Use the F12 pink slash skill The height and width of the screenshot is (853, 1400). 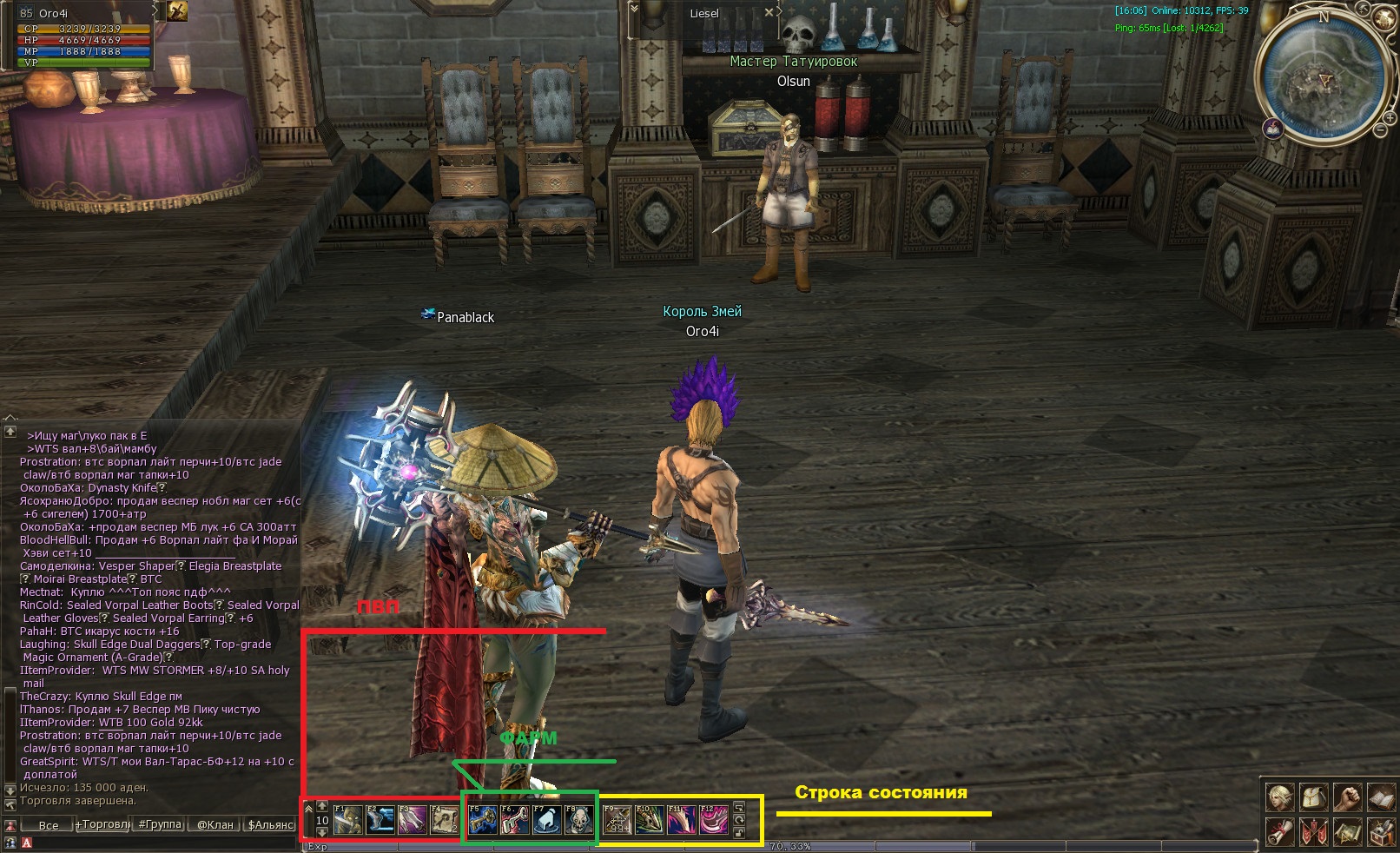[x=714, y=820]
